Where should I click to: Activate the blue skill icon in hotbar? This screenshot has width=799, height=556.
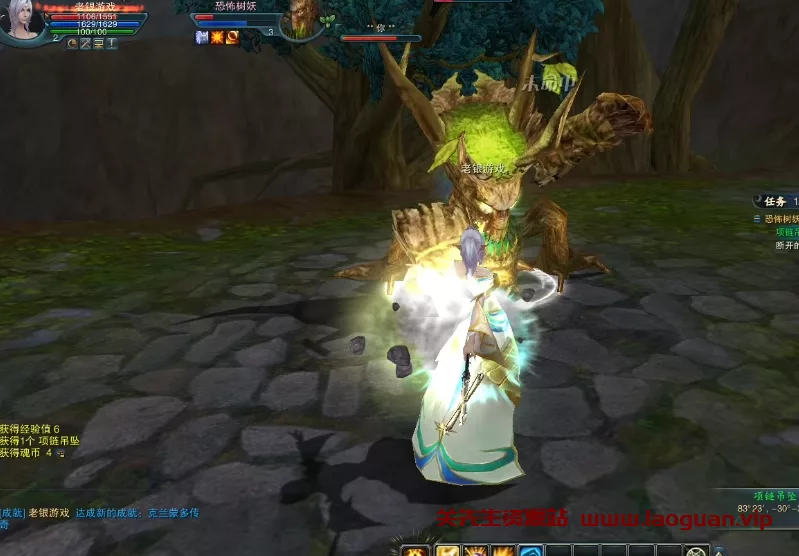[530, 550]
